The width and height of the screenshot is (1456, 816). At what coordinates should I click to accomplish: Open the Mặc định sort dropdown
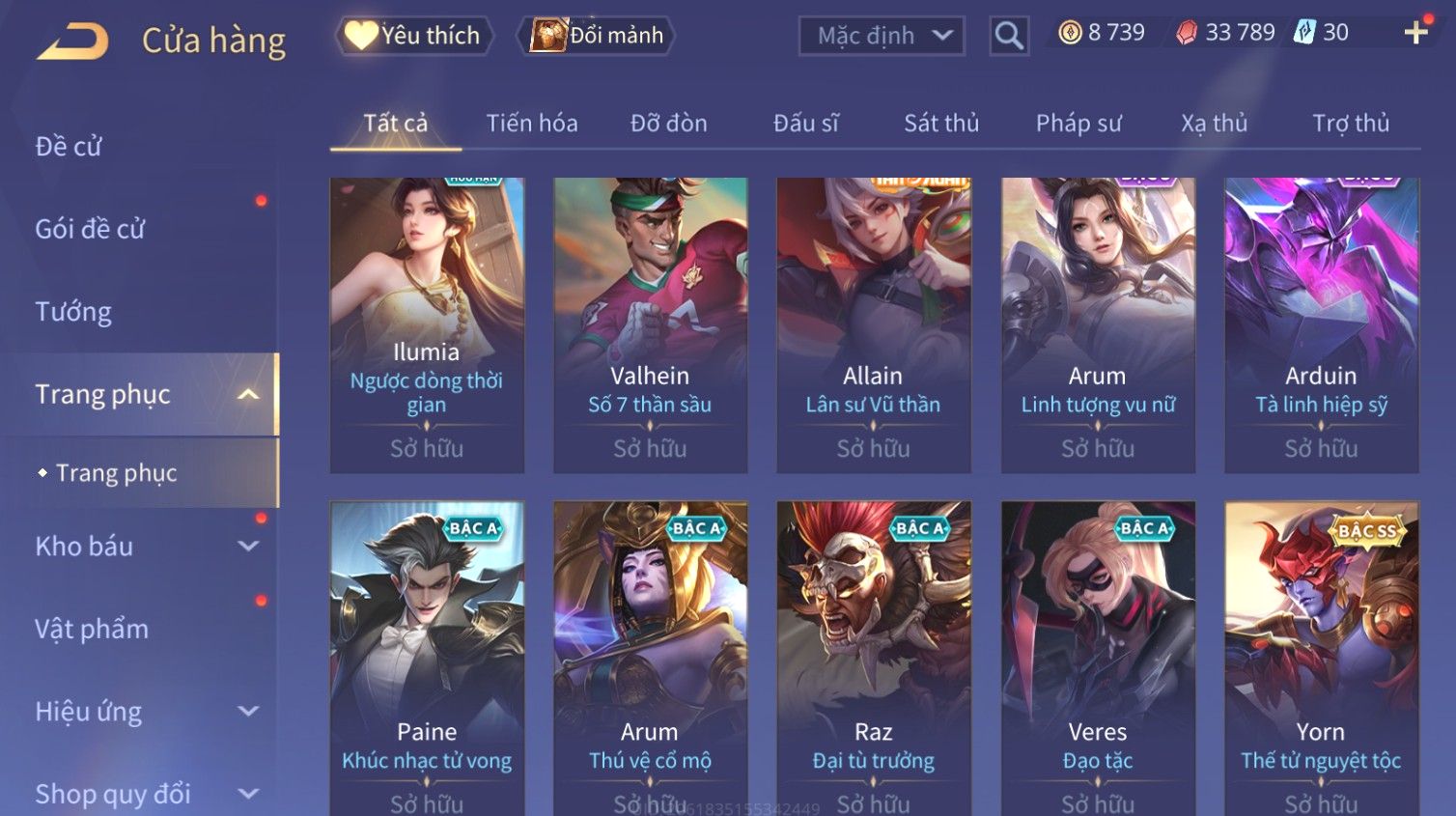[881, 36]
